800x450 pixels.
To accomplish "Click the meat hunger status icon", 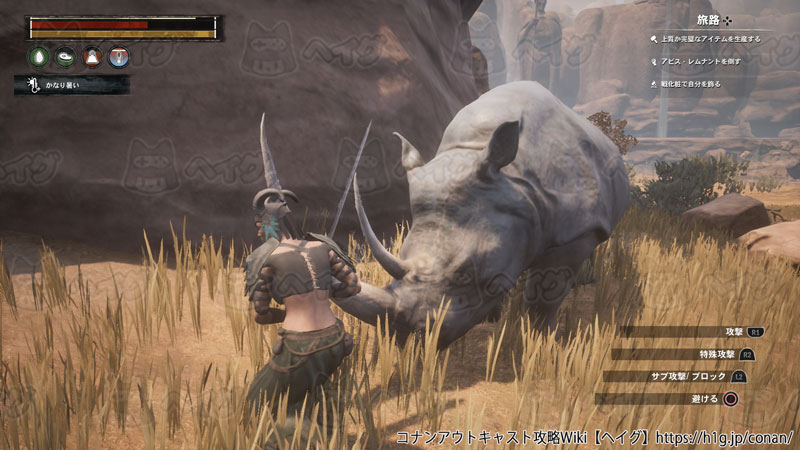I will 67,57.
